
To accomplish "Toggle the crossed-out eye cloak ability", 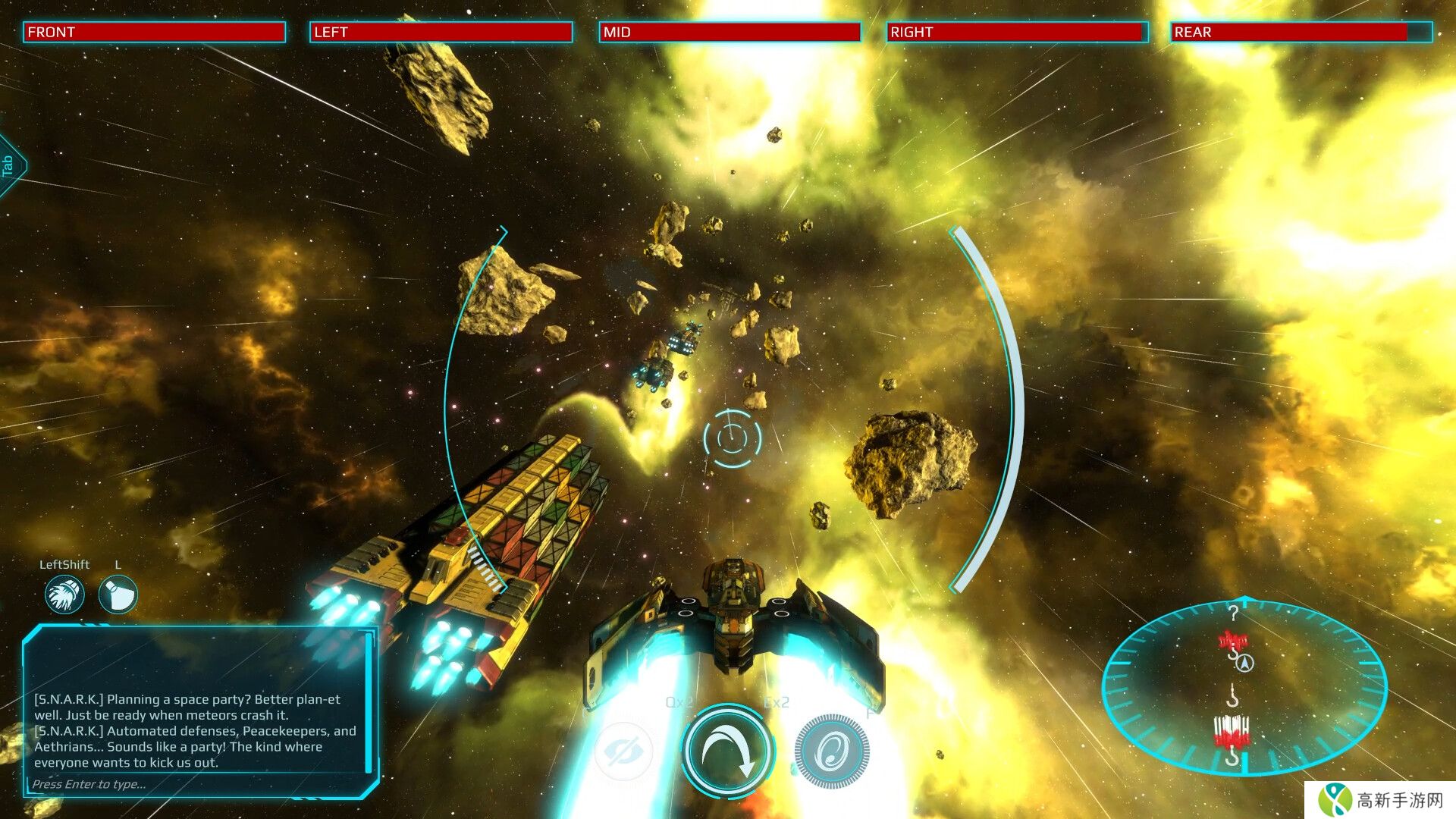I will pos(623,752).
